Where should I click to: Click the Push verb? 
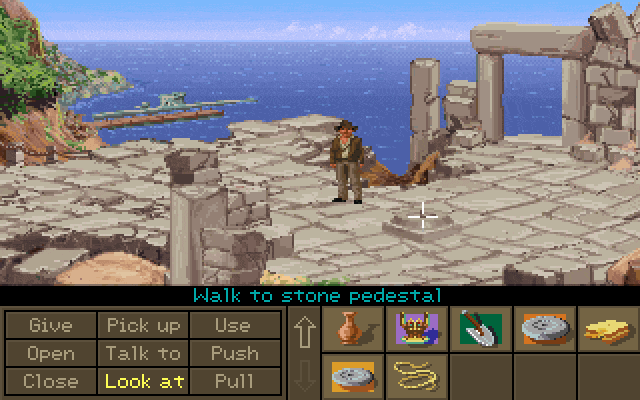pos(233,353)
